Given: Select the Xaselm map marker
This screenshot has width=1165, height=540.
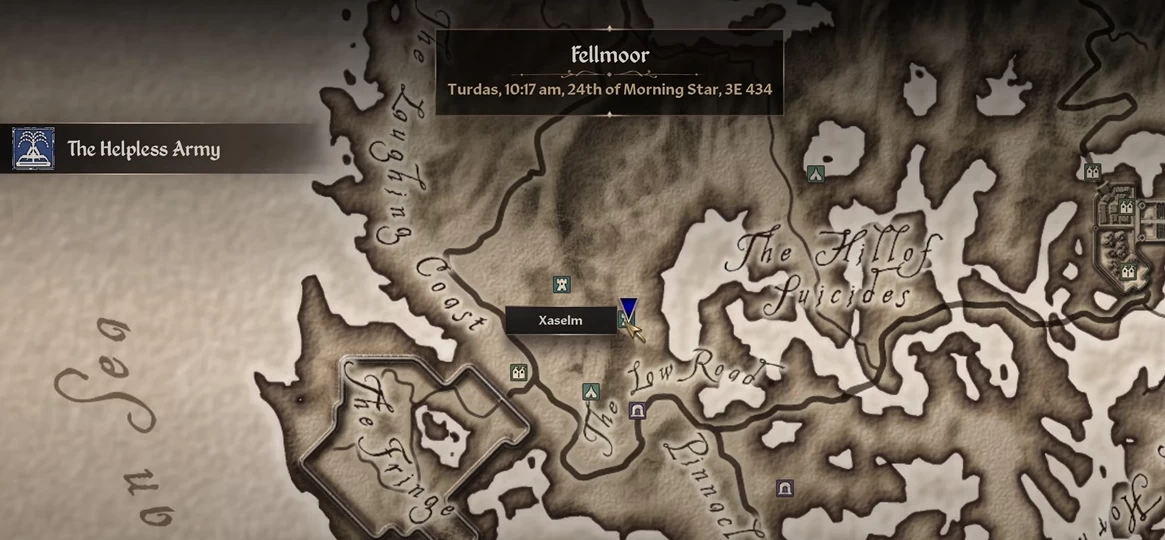Looking at the screenshot, I should point(625,320).
